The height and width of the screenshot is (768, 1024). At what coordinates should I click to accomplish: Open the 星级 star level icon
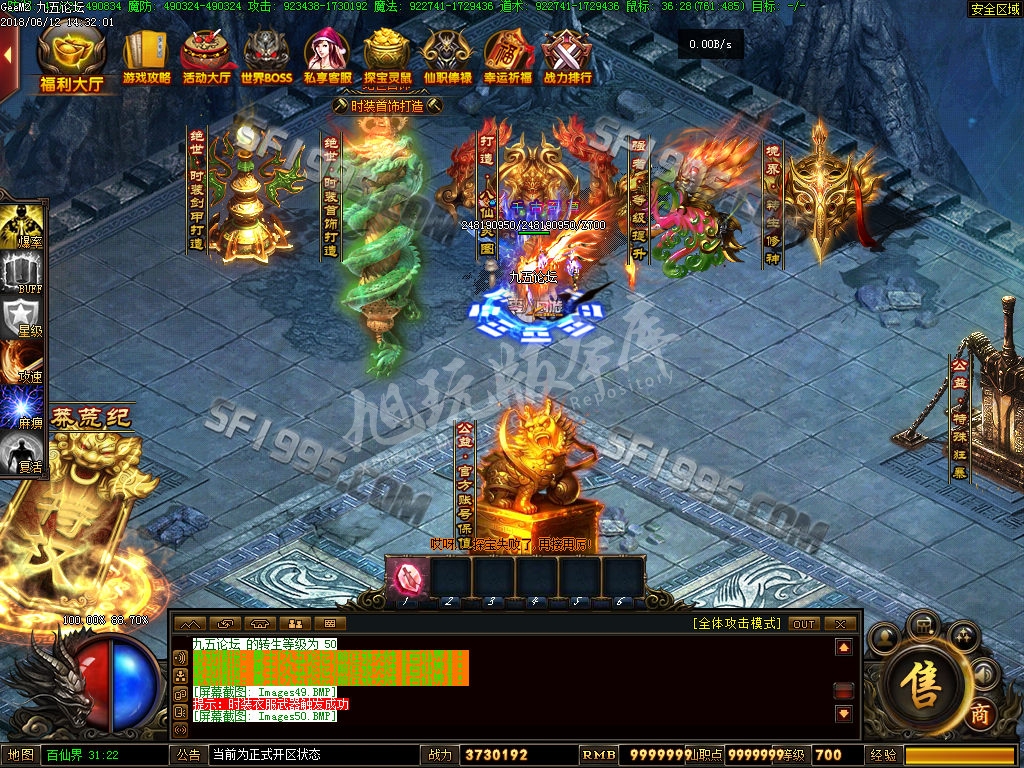[x=22, y=318]
